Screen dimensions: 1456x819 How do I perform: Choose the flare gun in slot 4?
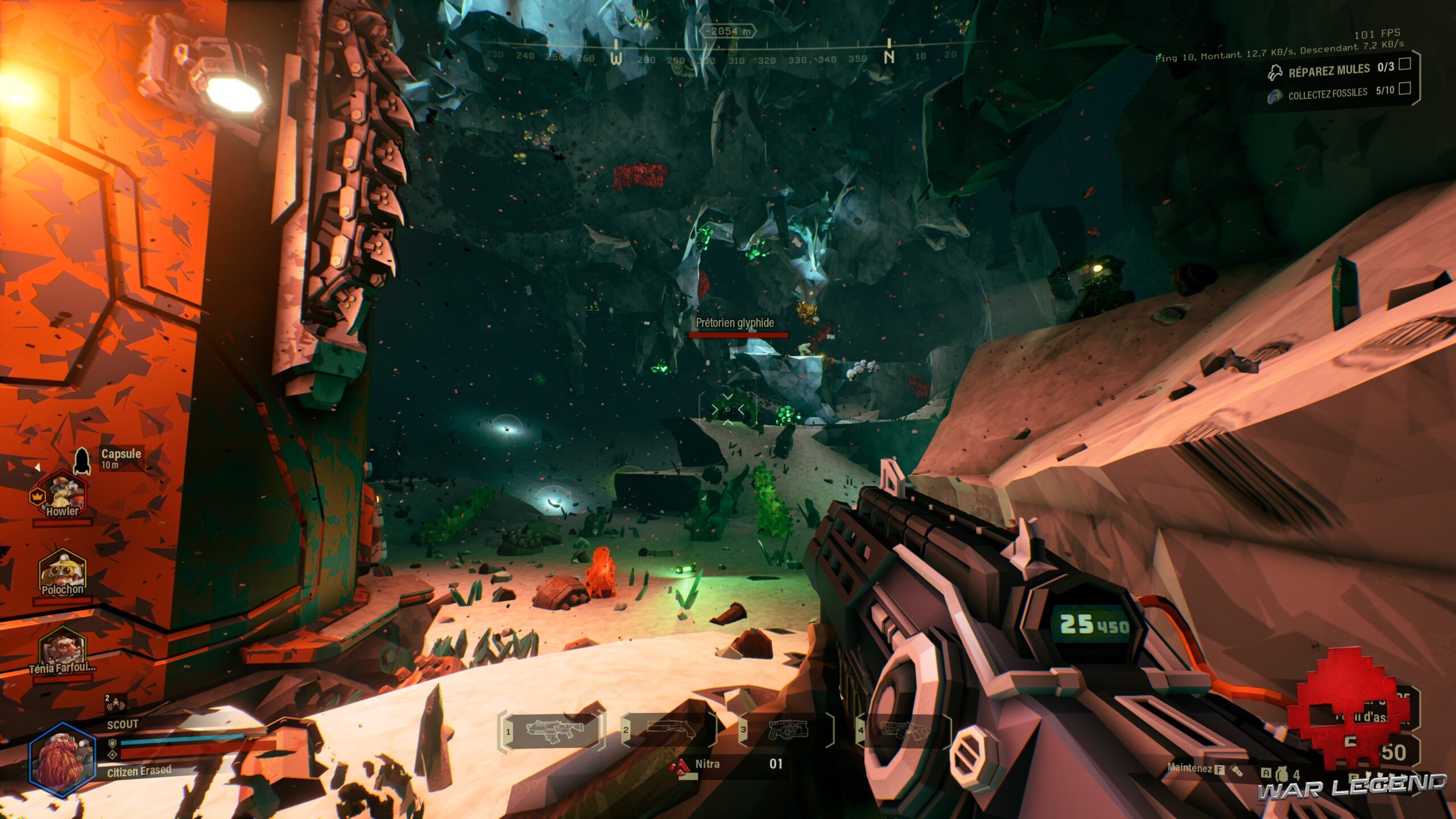point(905,729)
